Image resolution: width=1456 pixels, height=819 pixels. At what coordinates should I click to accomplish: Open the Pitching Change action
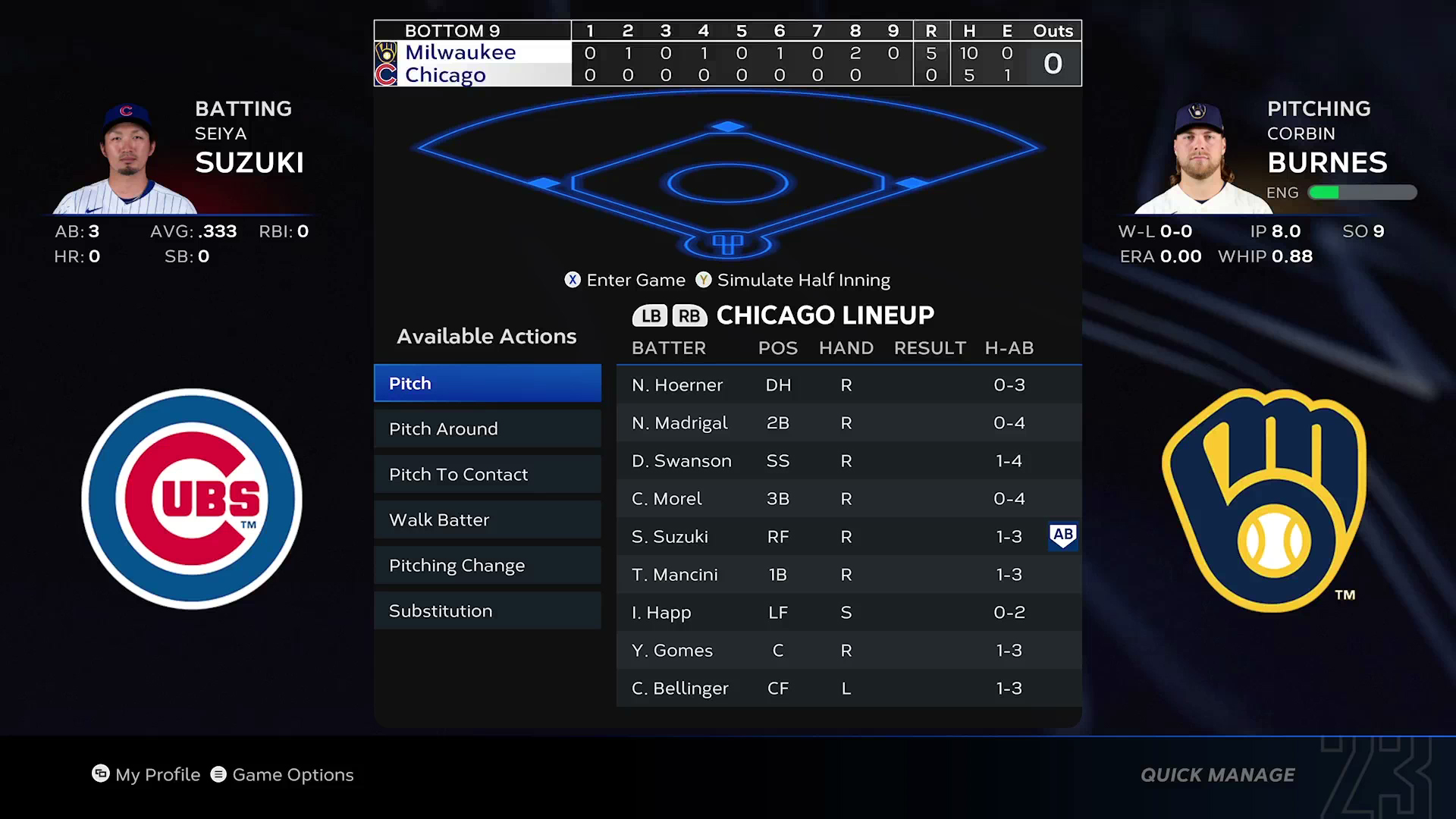487,565
